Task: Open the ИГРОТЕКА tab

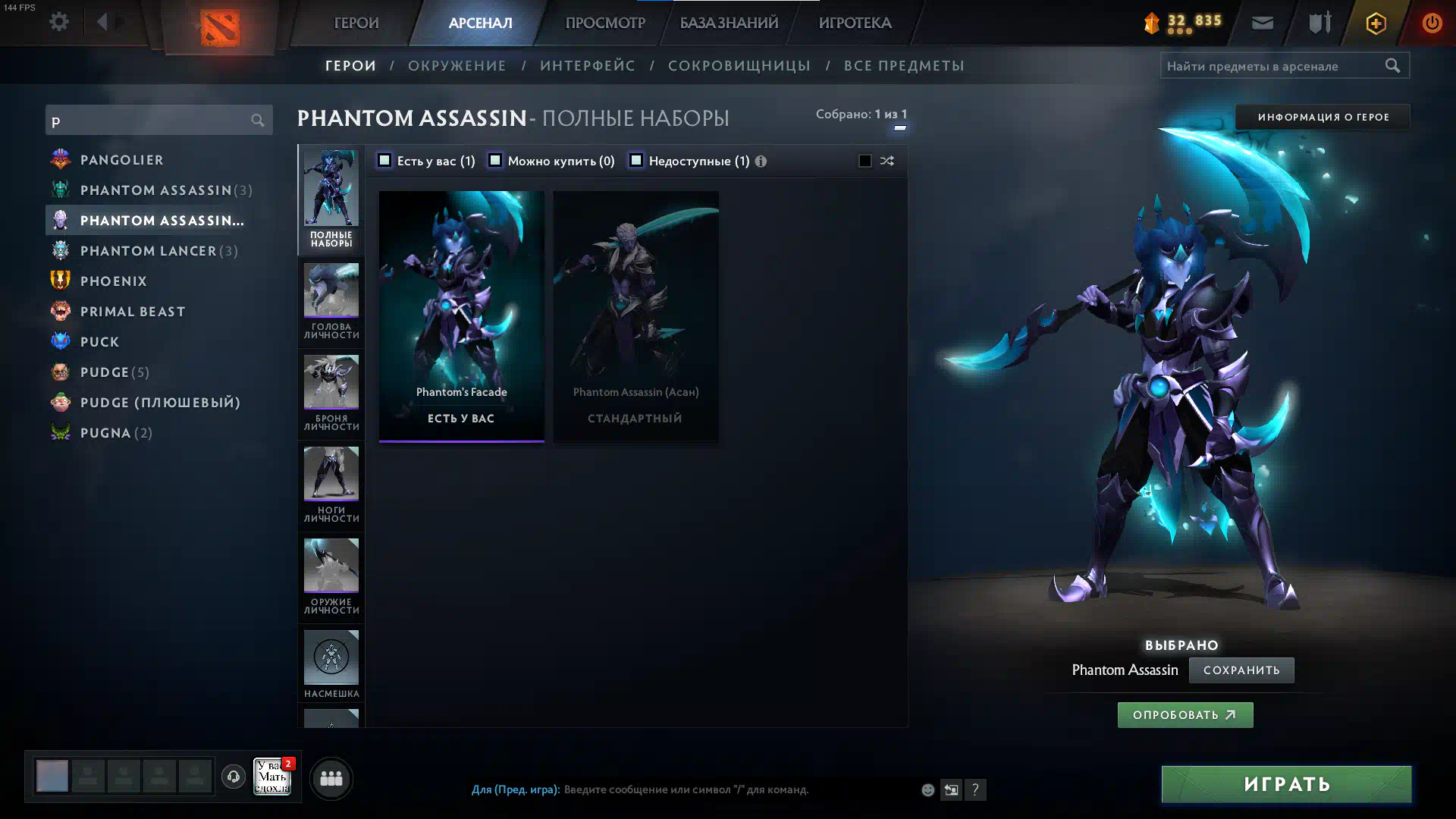Action: [x=855, y=23]
